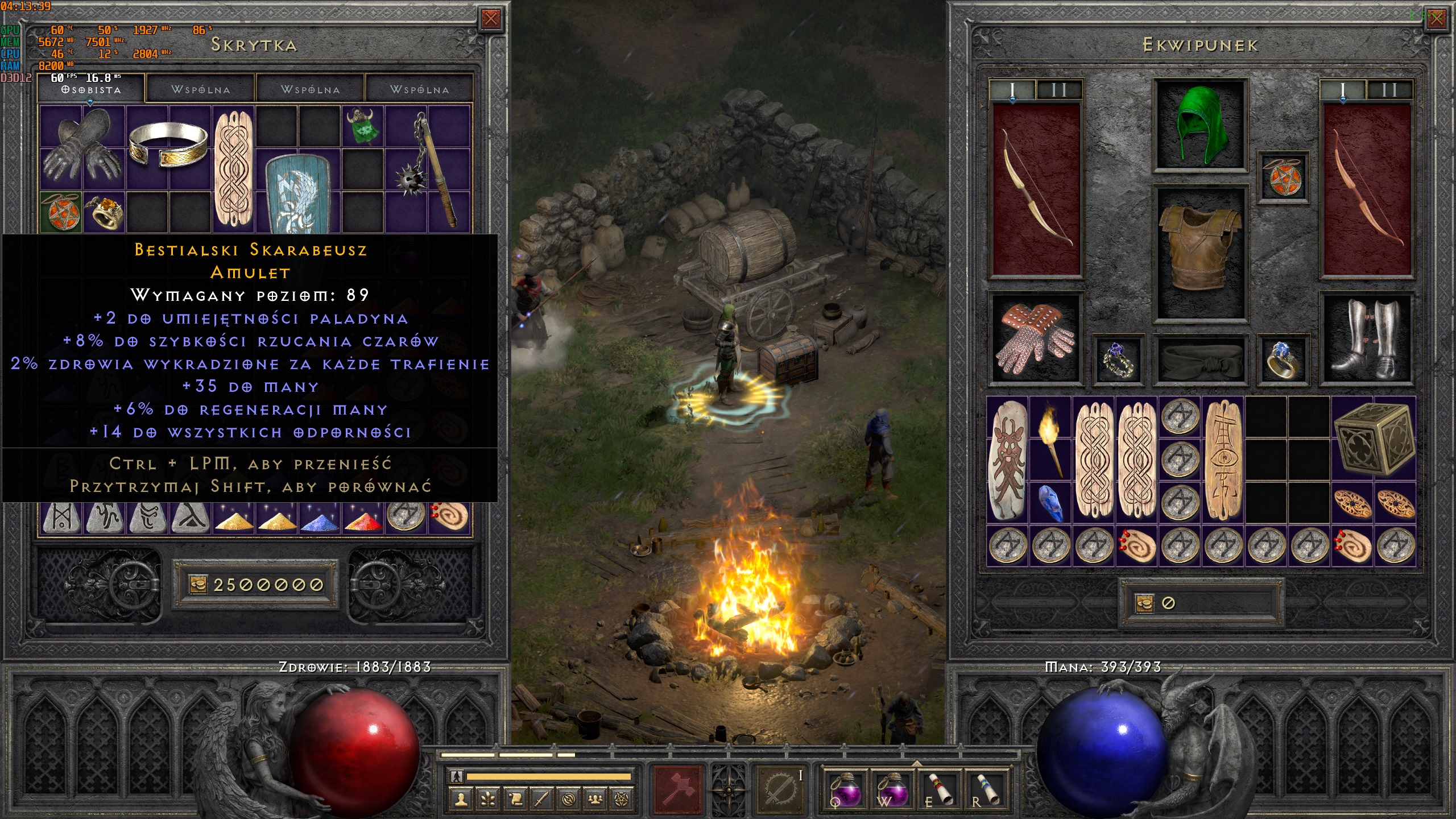Open the hammer left-click skill selector
Image resolution: width=1456 pixels, height=819 pixels.
tap(678, 788)
